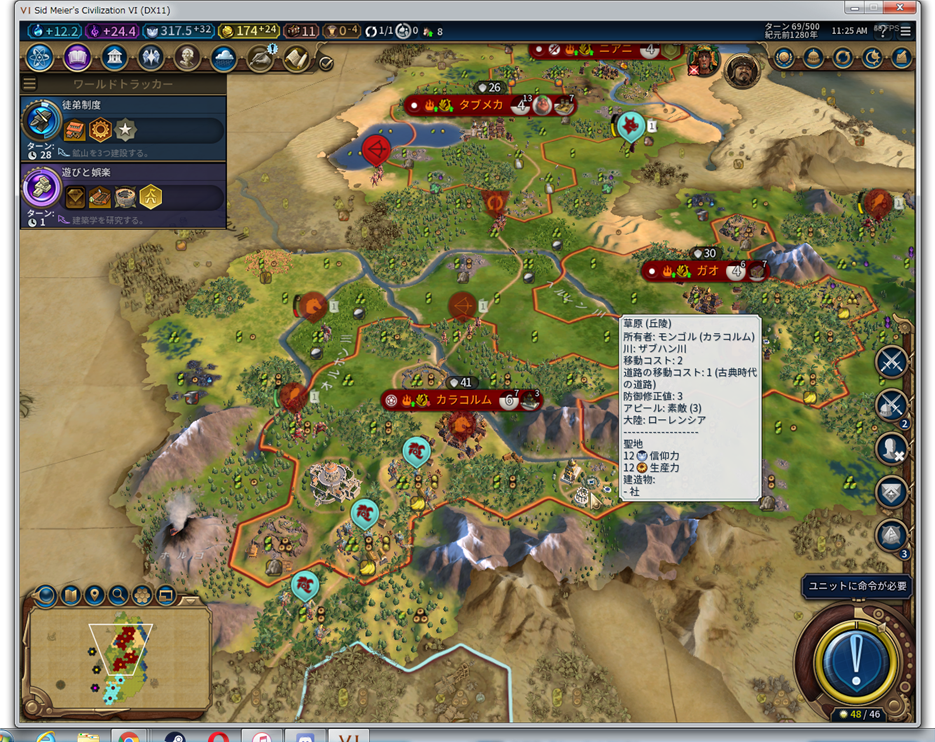
Task: Open the world rankings laurel icon
Action: [784, 58]
